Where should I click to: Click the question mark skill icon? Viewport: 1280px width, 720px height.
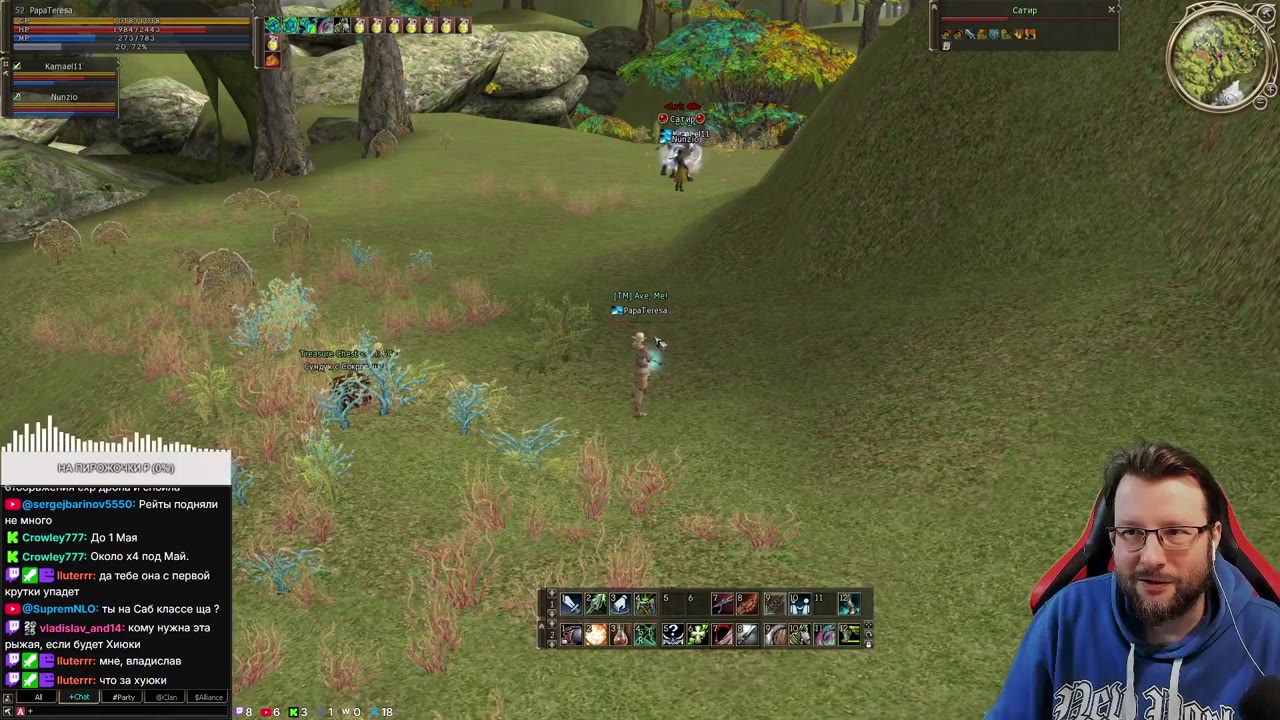coord(672,635)
